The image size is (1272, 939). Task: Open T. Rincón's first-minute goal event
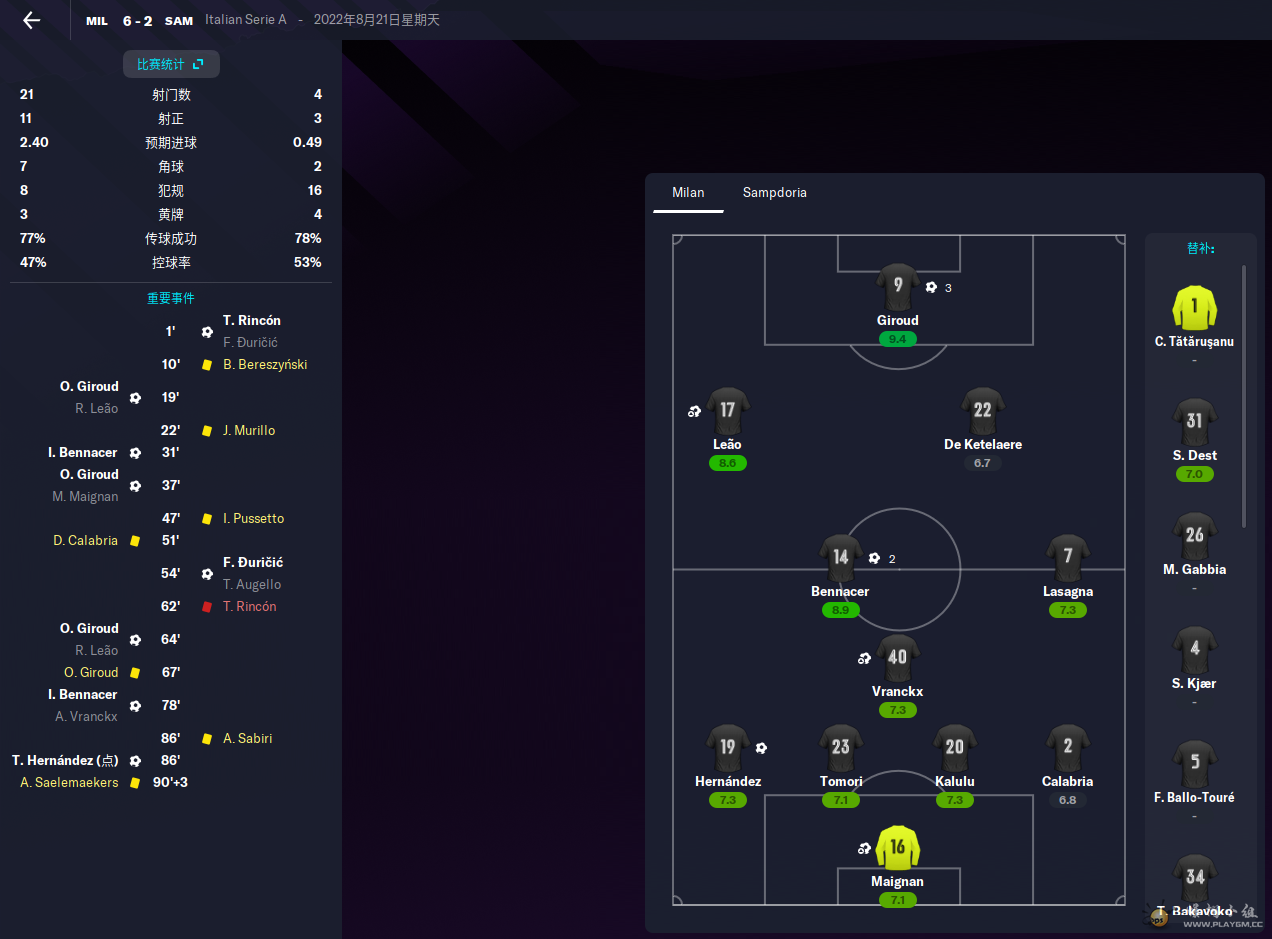pyautogui.click(x=251, y=321)
